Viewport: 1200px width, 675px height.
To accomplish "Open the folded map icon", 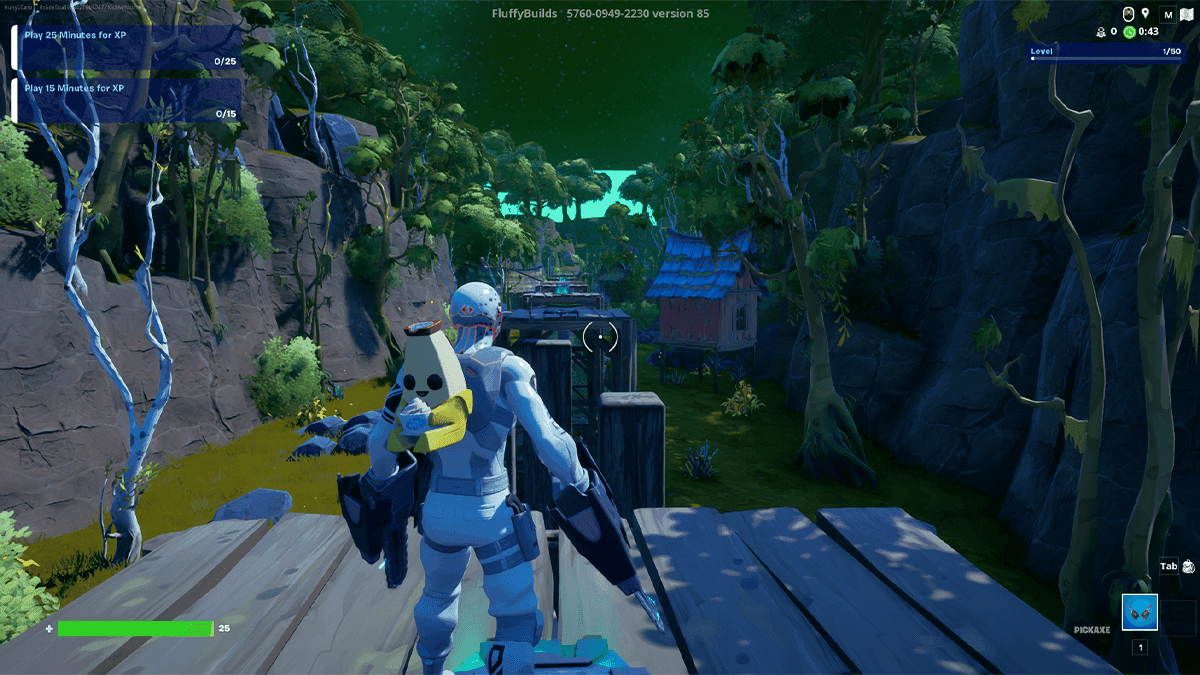I will pos(1188,15).
